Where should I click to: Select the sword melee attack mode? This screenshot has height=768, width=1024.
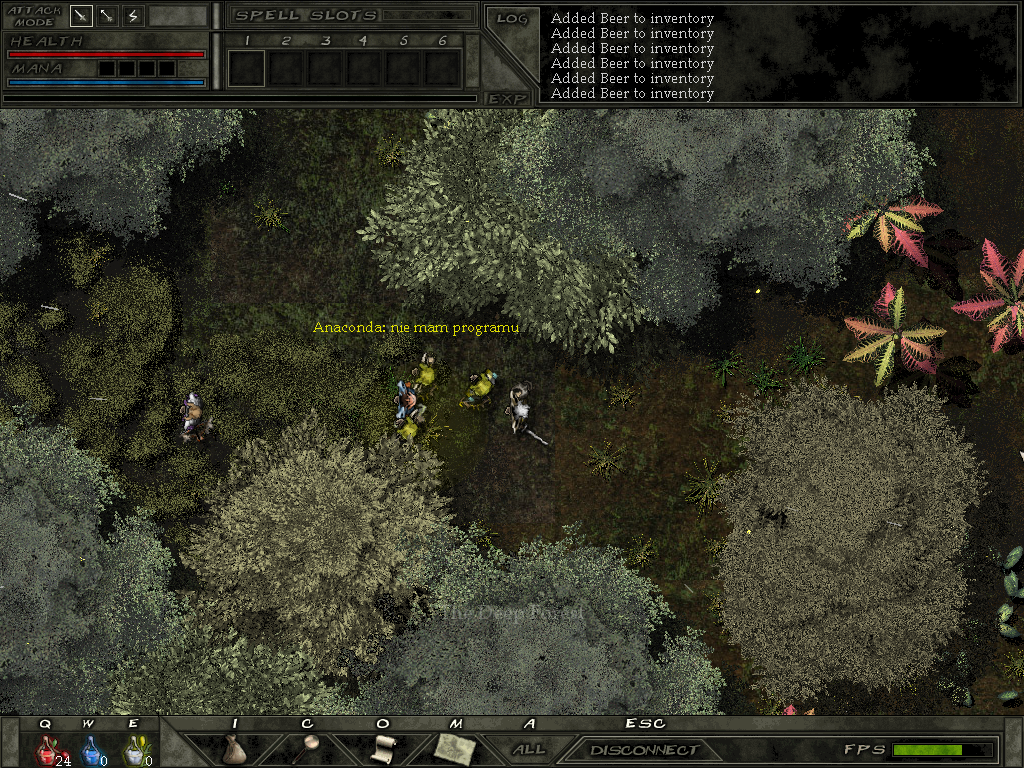point(82,16)
